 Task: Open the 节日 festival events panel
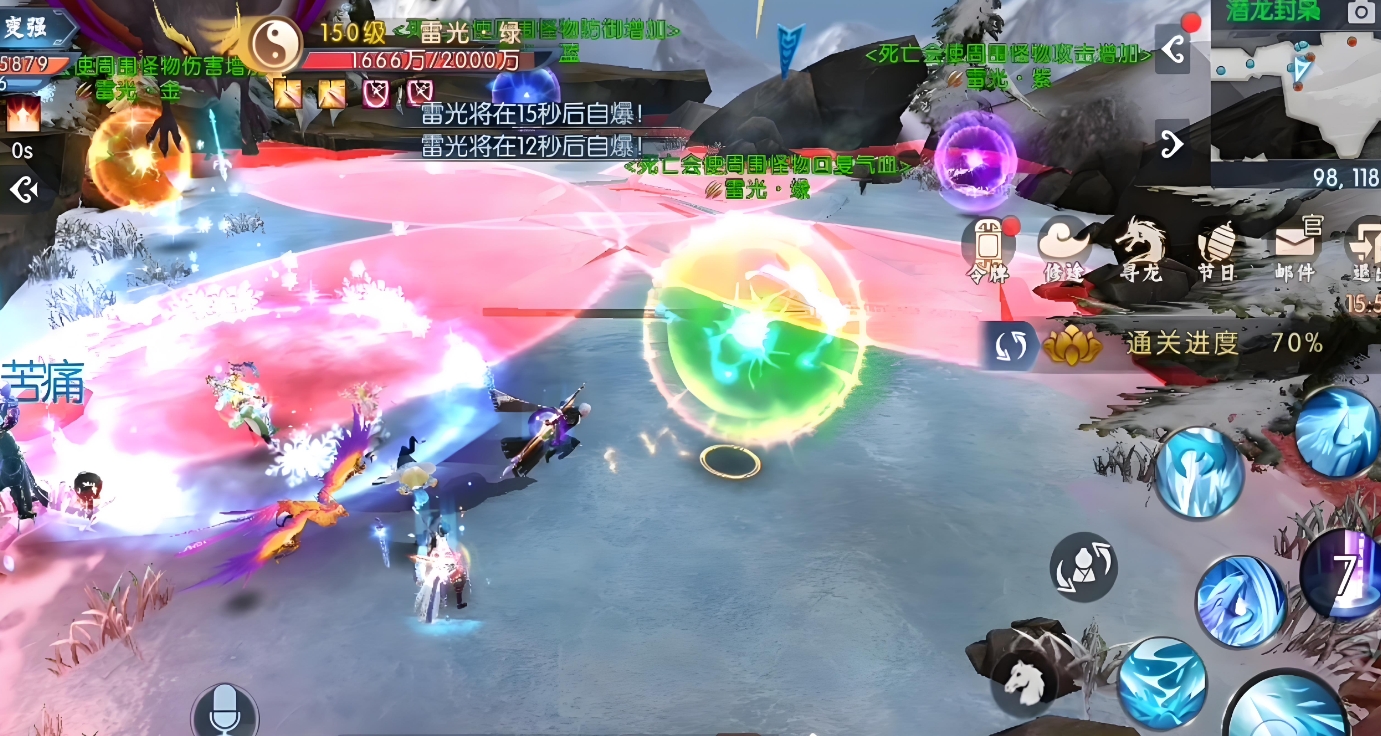point(1218,242)
